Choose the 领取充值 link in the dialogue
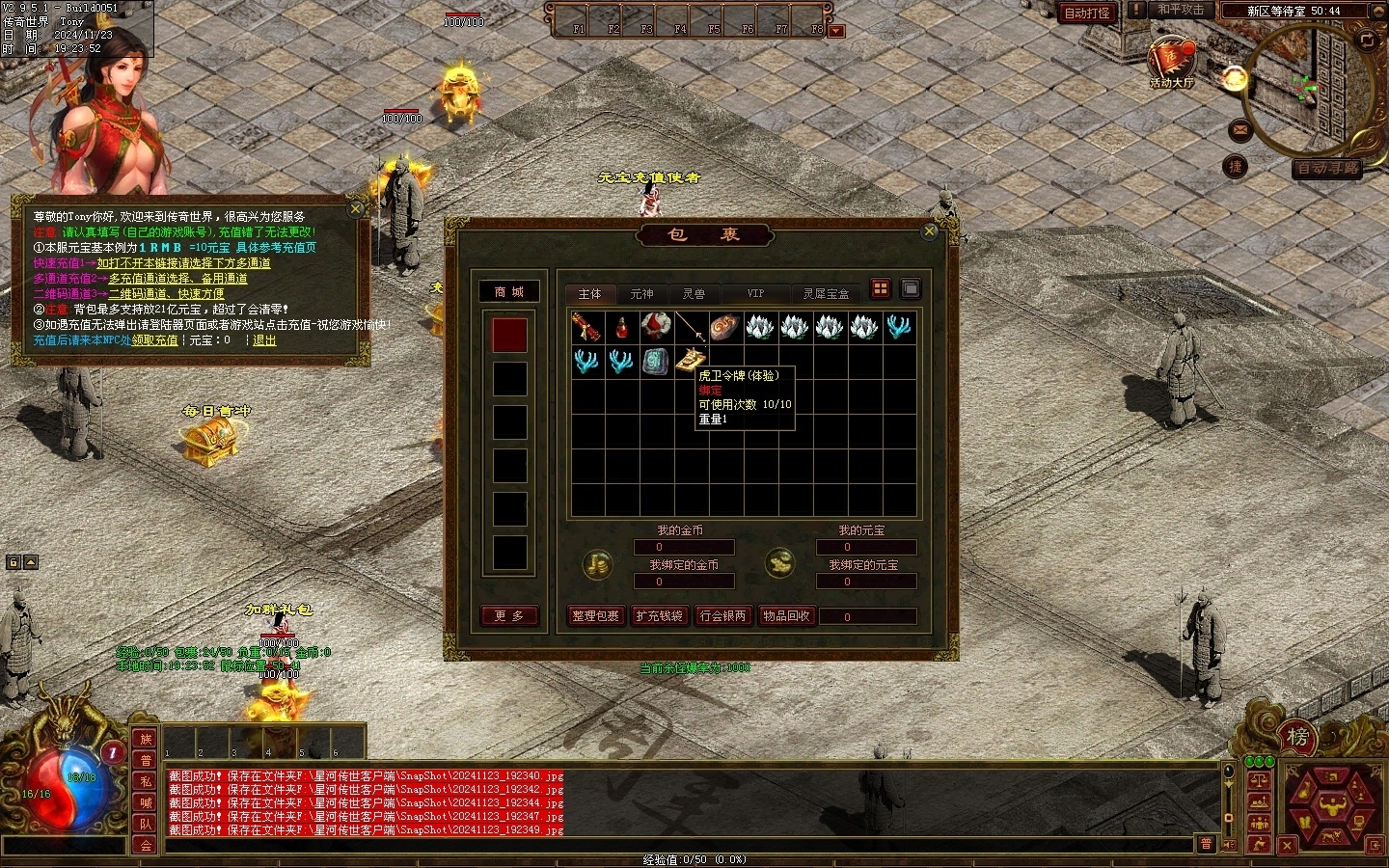Screen dimensions: 1389x868 pyautogui.click(x=155, y=340)
